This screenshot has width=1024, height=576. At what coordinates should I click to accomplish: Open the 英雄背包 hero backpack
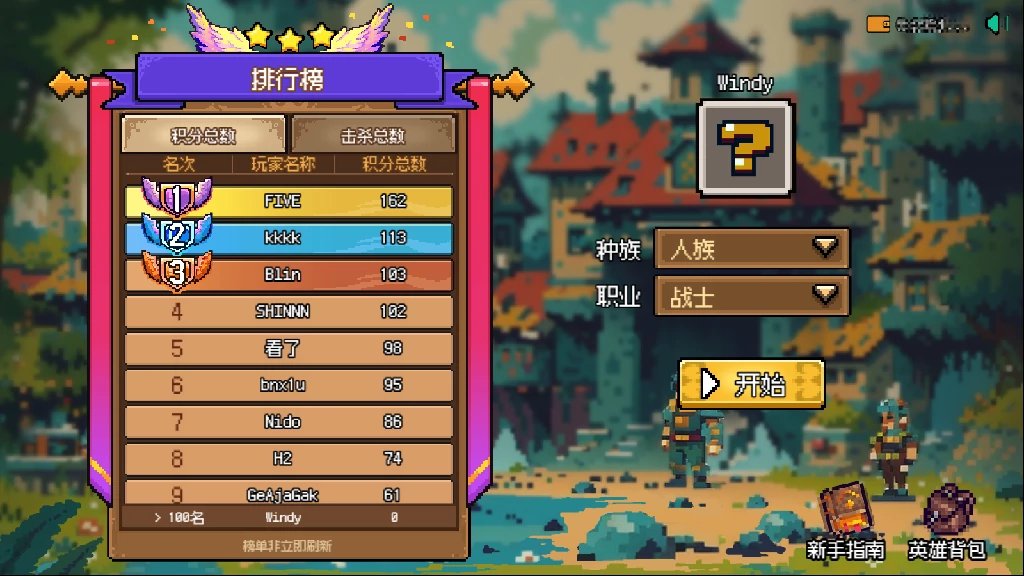click(946, 522)
